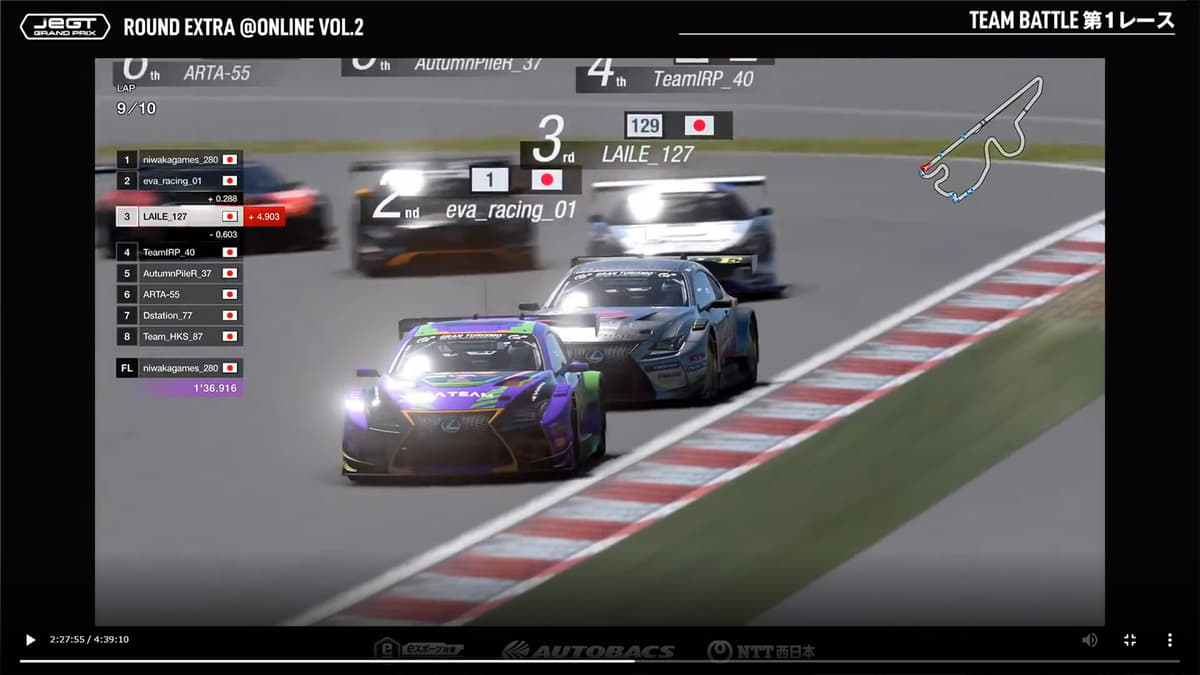Play the video stream
Viewport: 1200px width, 675px height.
[30, 640]
